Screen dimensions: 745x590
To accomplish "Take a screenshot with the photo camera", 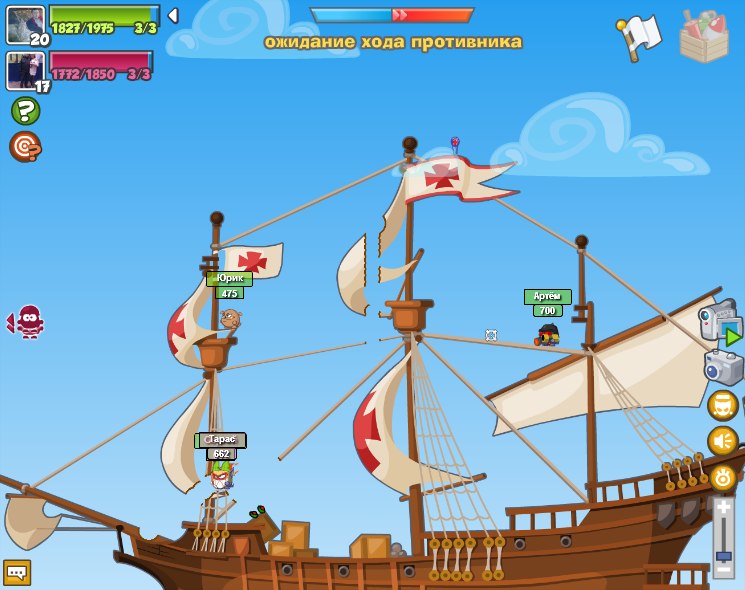I will pyautogui.click(x=724, y=367).
